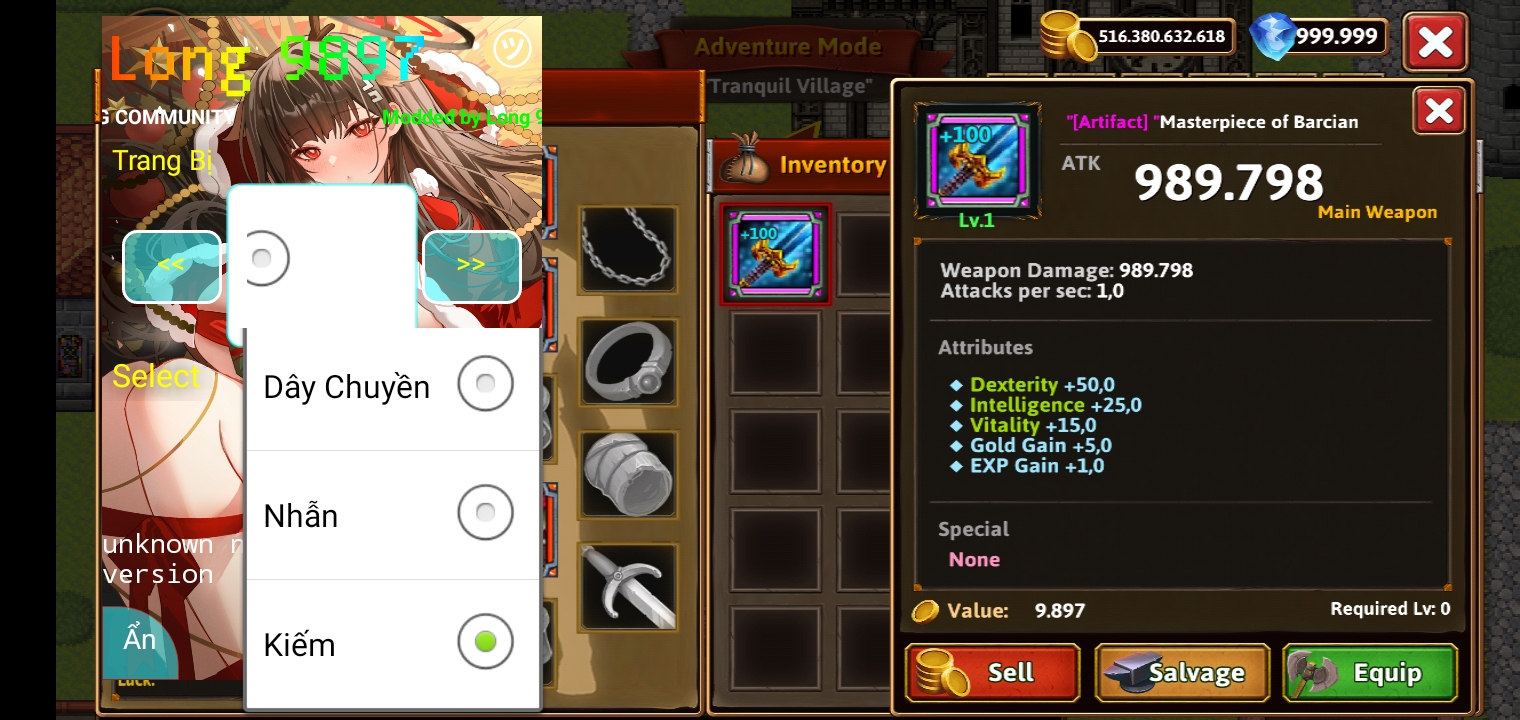Close the inventory screen with red X

1435,42
